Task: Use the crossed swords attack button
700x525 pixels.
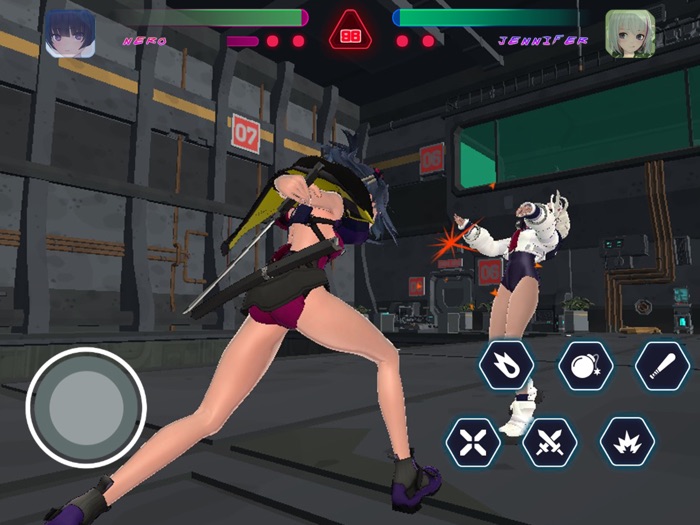Action: click(x=550, y=442)
